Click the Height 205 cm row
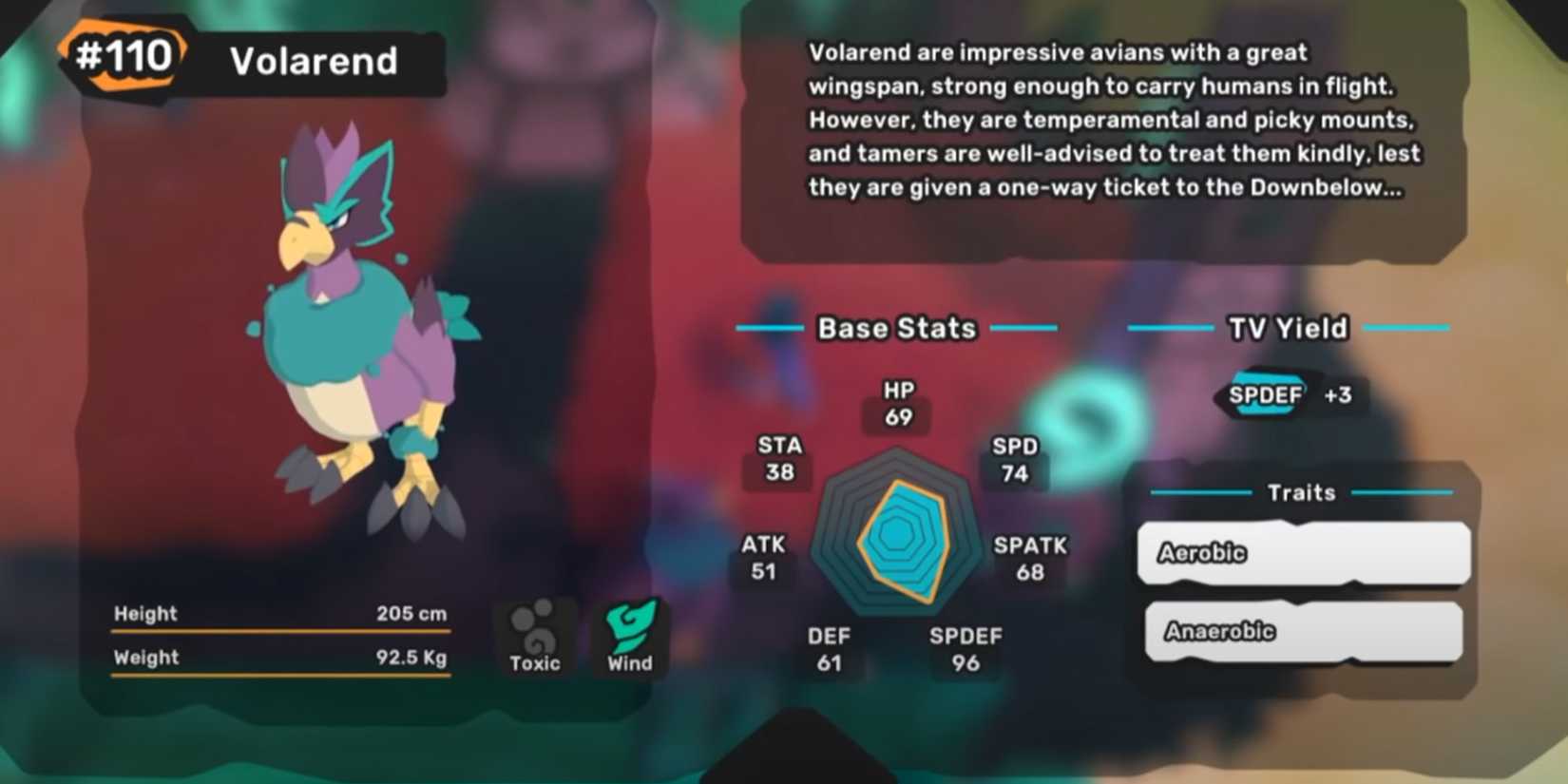 click(280, 614)
